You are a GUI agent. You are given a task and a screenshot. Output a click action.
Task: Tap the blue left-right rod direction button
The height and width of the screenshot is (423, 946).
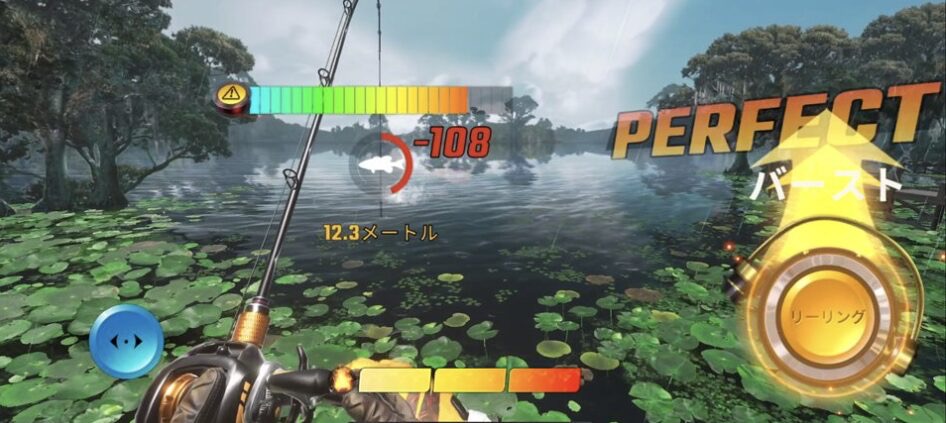click(x=126, y=341)
